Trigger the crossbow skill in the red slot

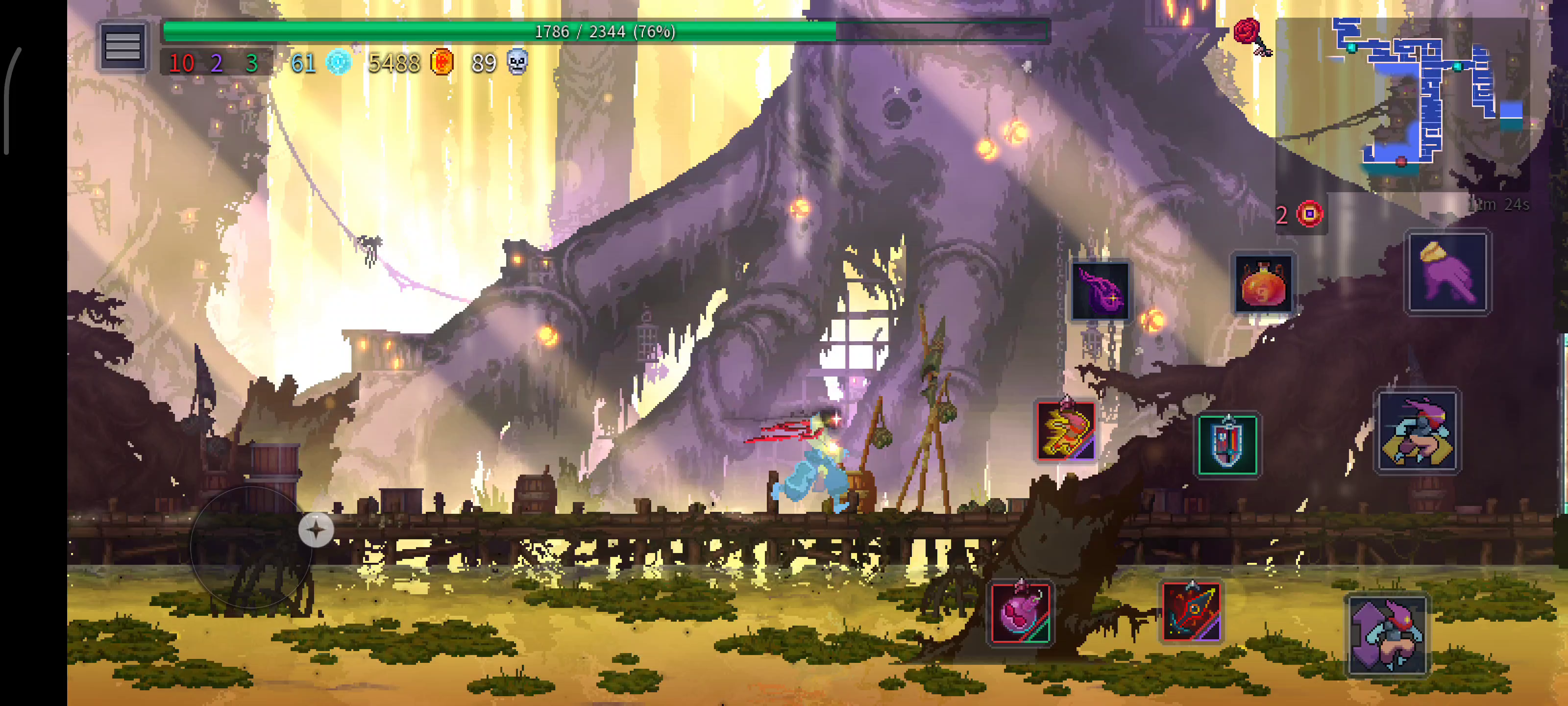pyautogui.click(x=1191, y=611)
